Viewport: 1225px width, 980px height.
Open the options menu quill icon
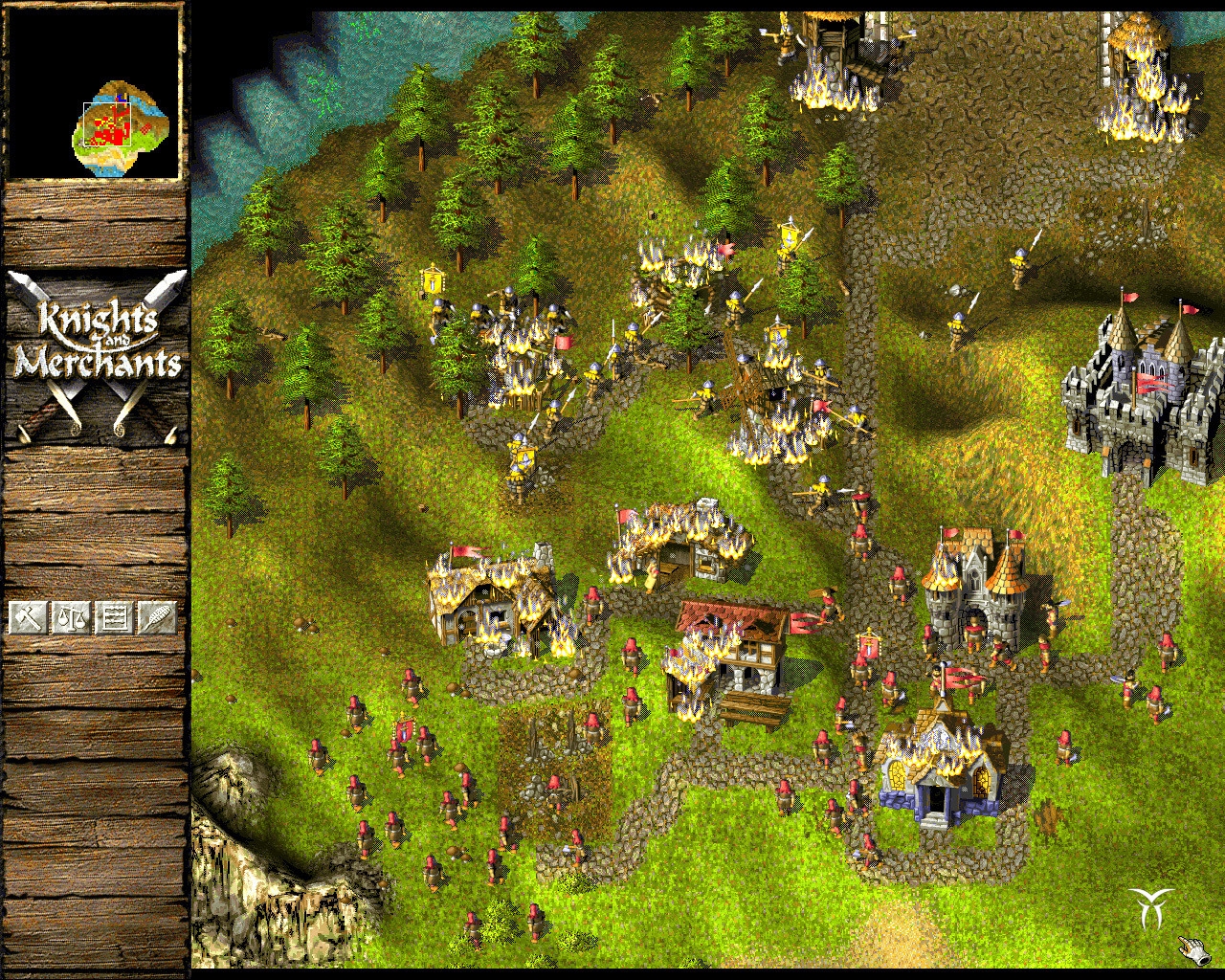pyautogui.click(x=158, y=617)
